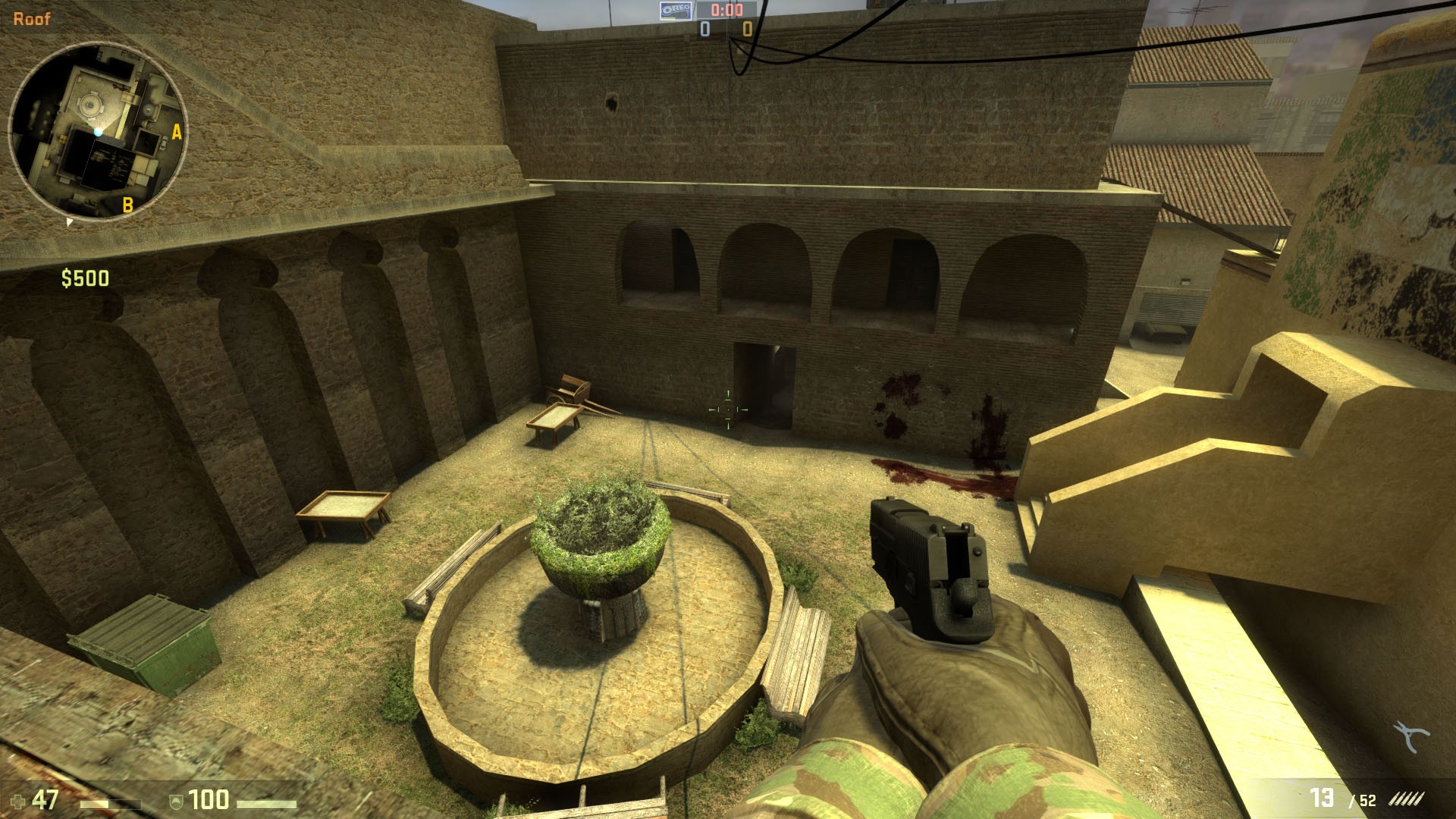Click the circular radar minimap
1456x819 pixels.
tap(97, 130)
